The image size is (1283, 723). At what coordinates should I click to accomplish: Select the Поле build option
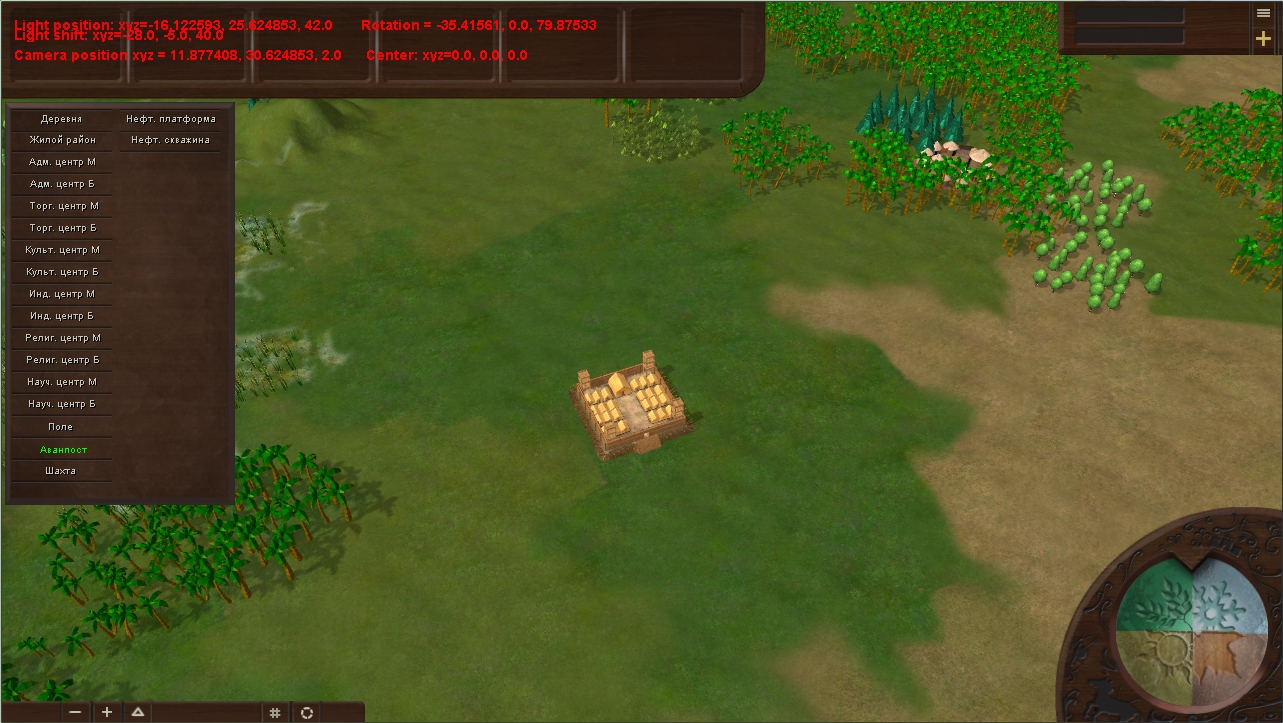coord(61,427)
